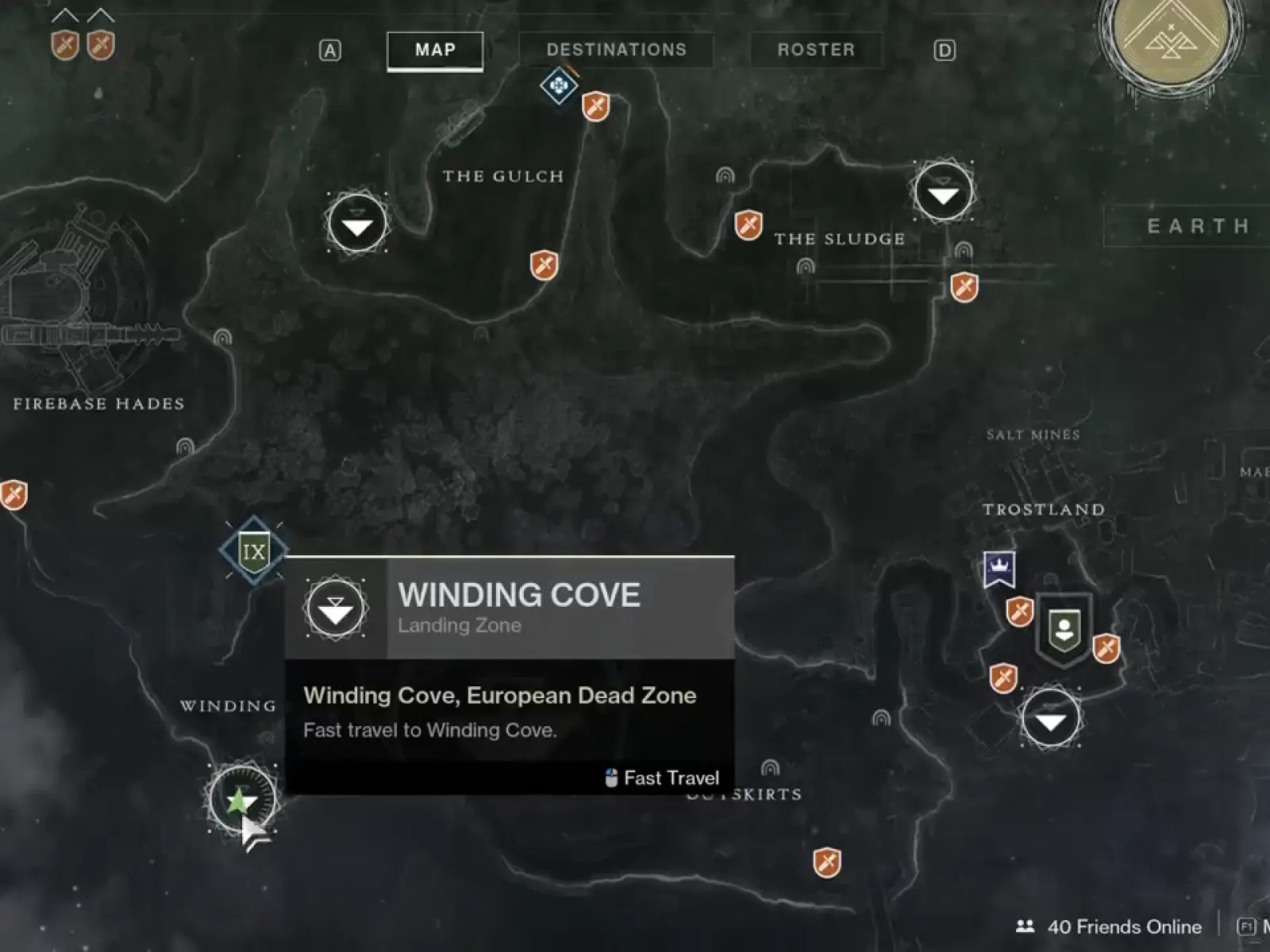Screen dimensions: 1270x952
Task: Select the MAP tab
Action: [x=434, y=50]
